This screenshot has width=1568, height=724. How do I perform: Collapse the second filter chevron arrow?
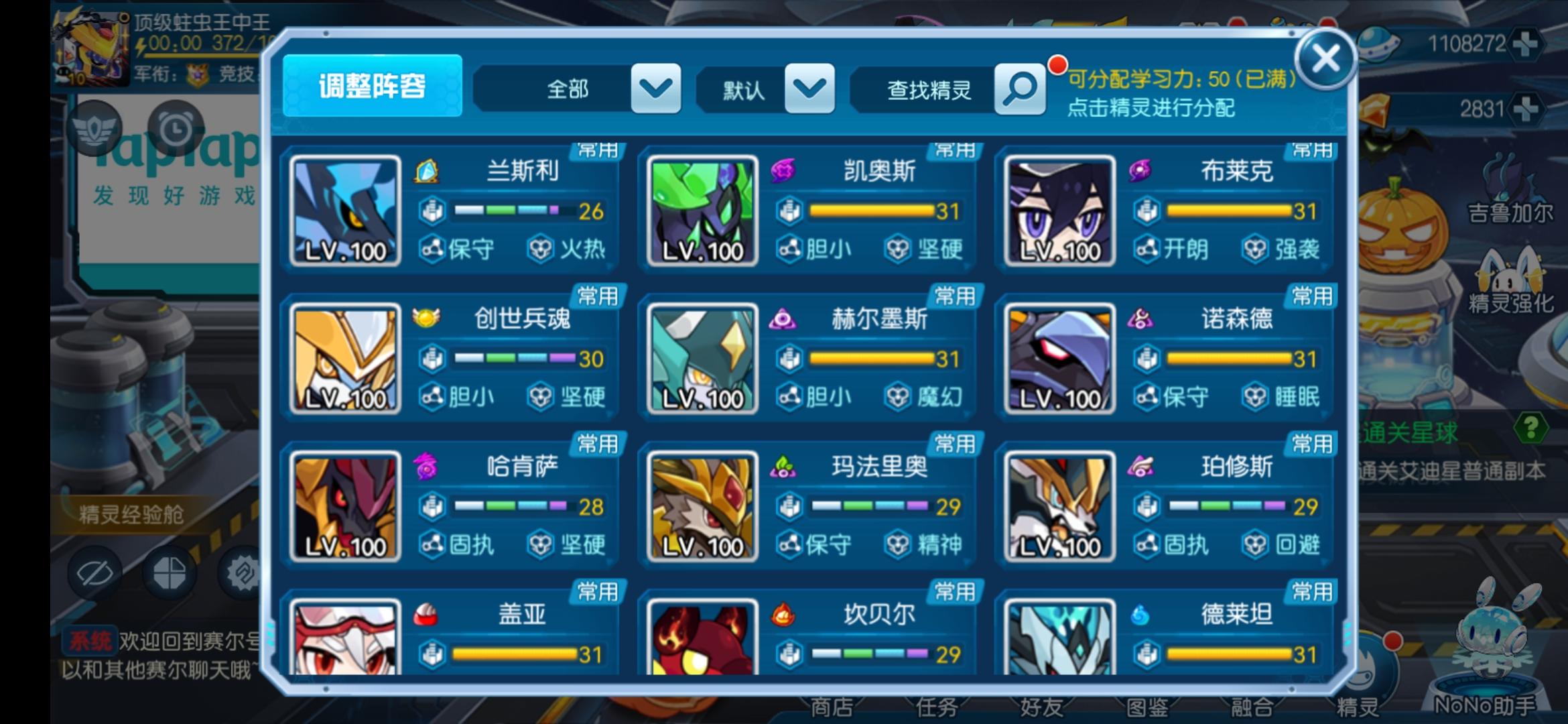point(810,88)
